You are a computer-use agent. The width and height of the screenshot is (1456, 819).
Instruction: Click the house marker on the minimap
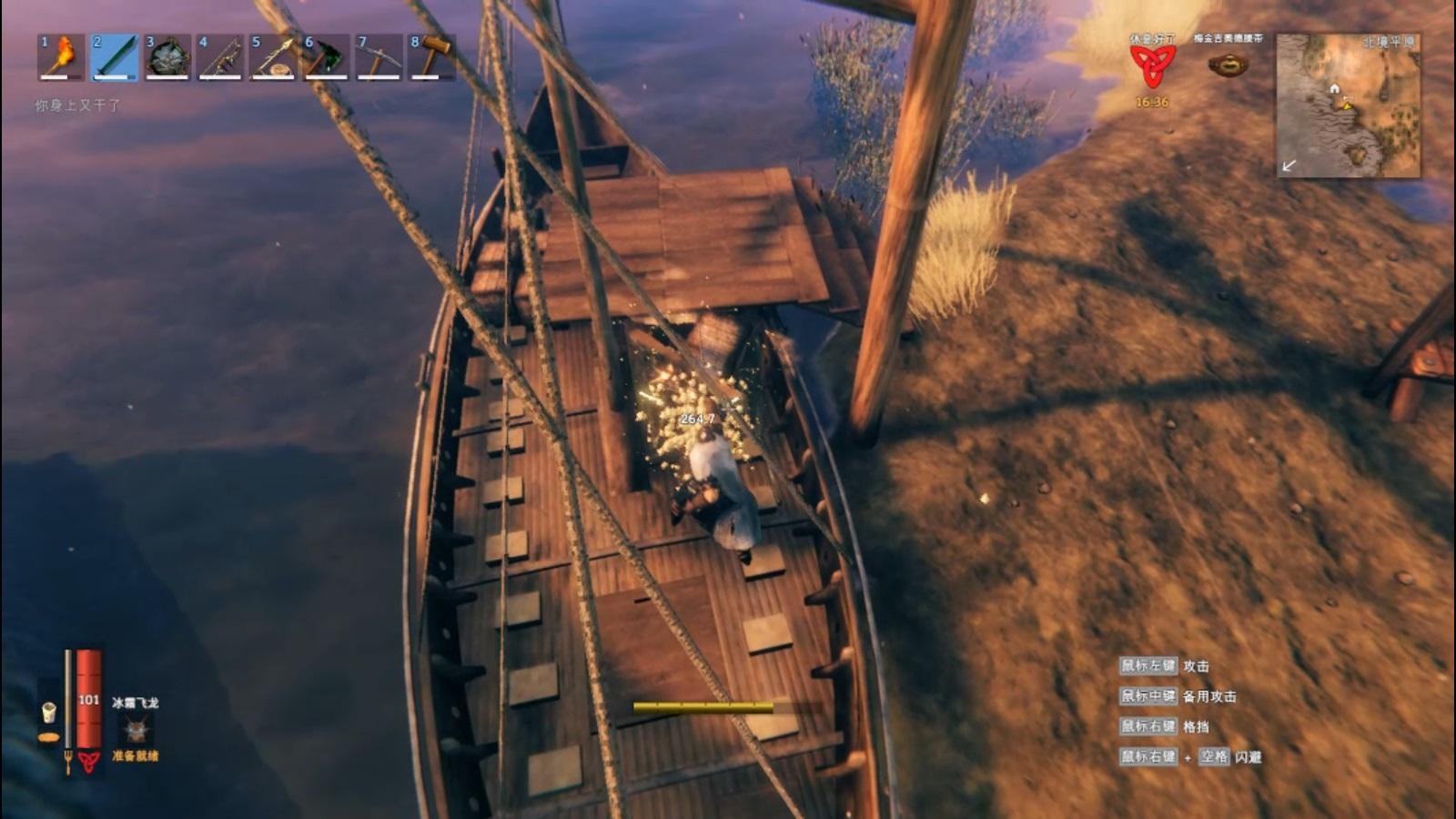click(x=1334, y=88)
